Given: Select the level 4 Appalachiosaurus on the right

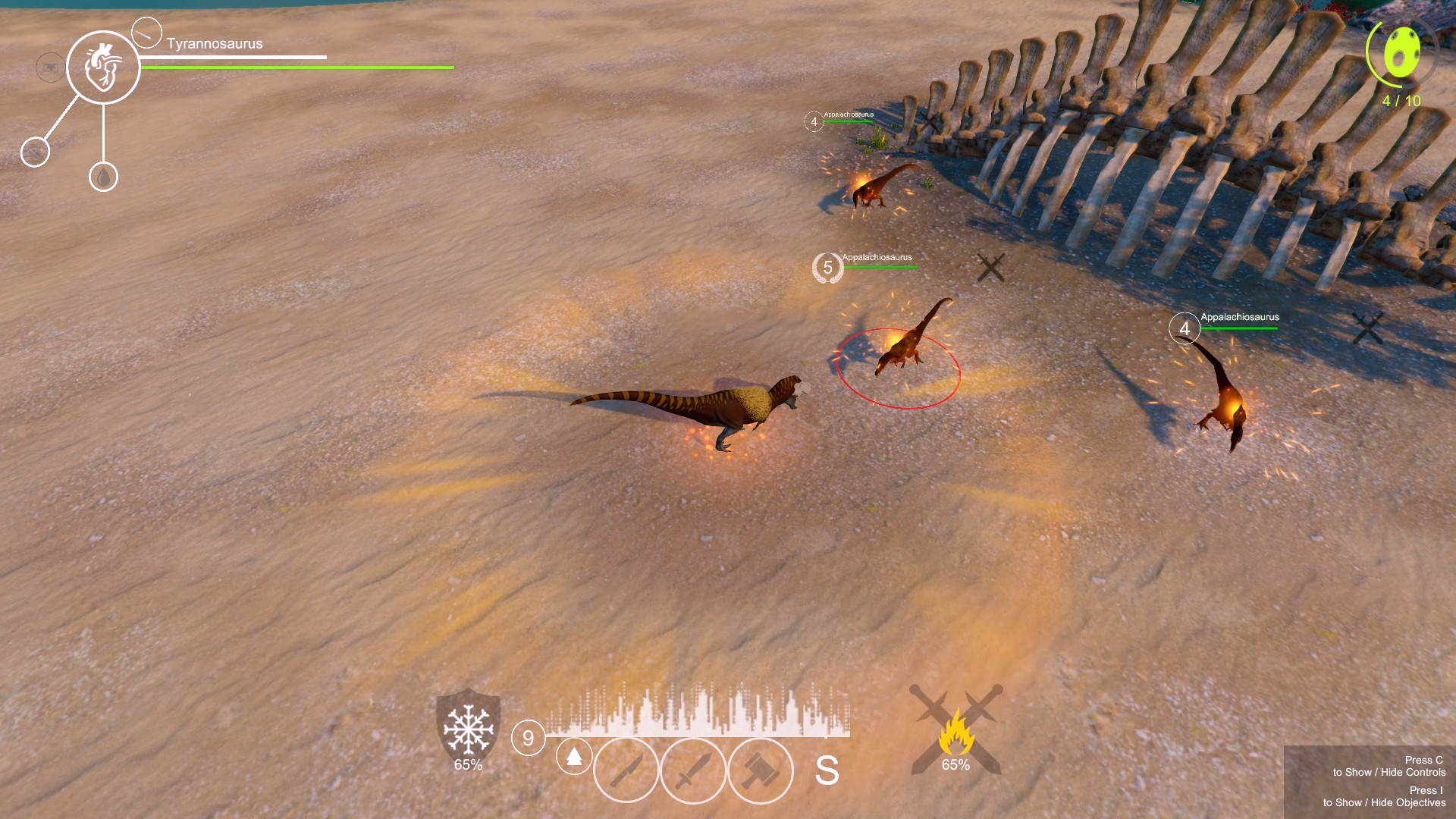Looking at the screenshot, I should tap(1185, 328).
